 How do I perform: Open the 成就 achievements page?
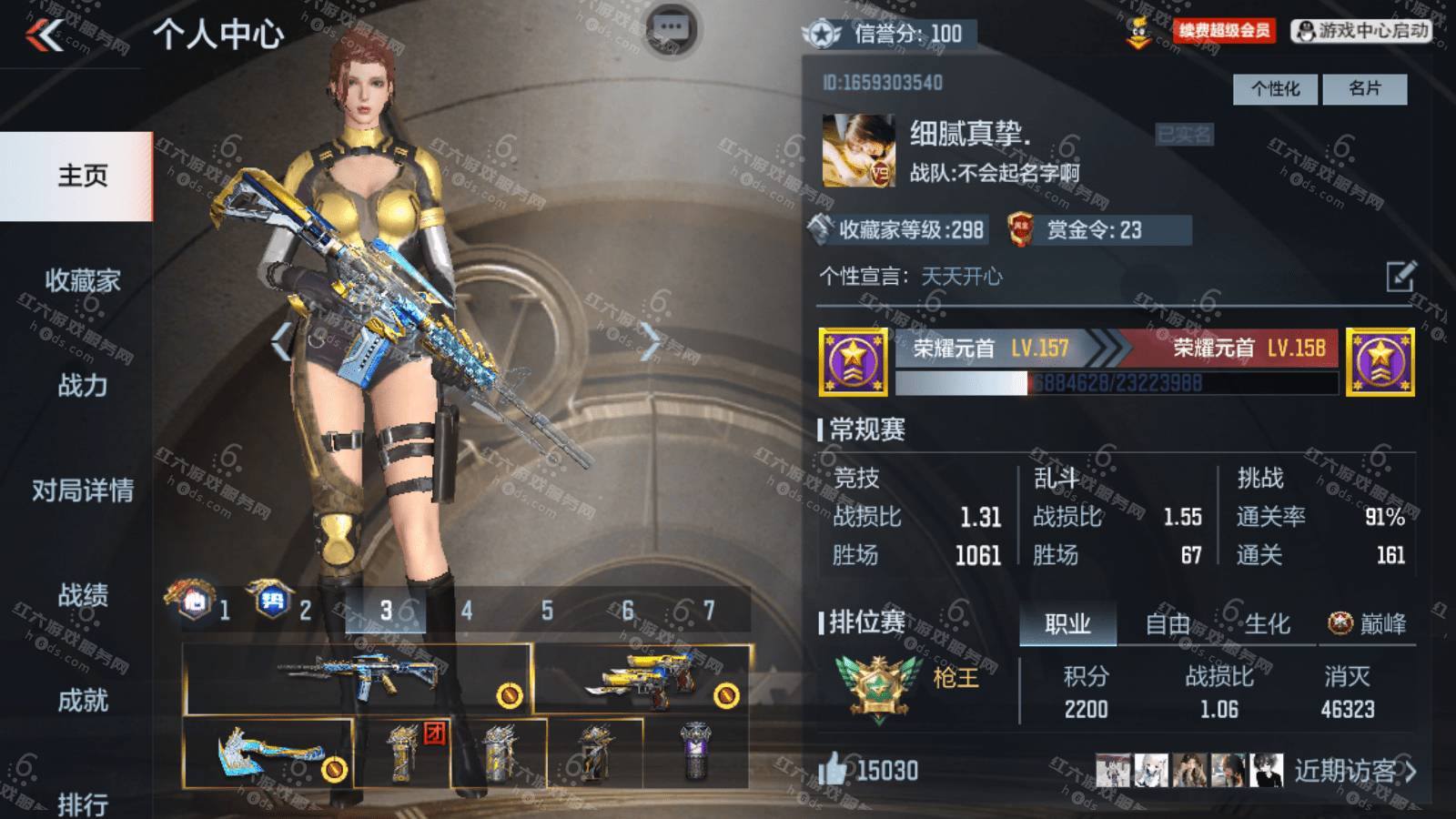click(82, 700)
